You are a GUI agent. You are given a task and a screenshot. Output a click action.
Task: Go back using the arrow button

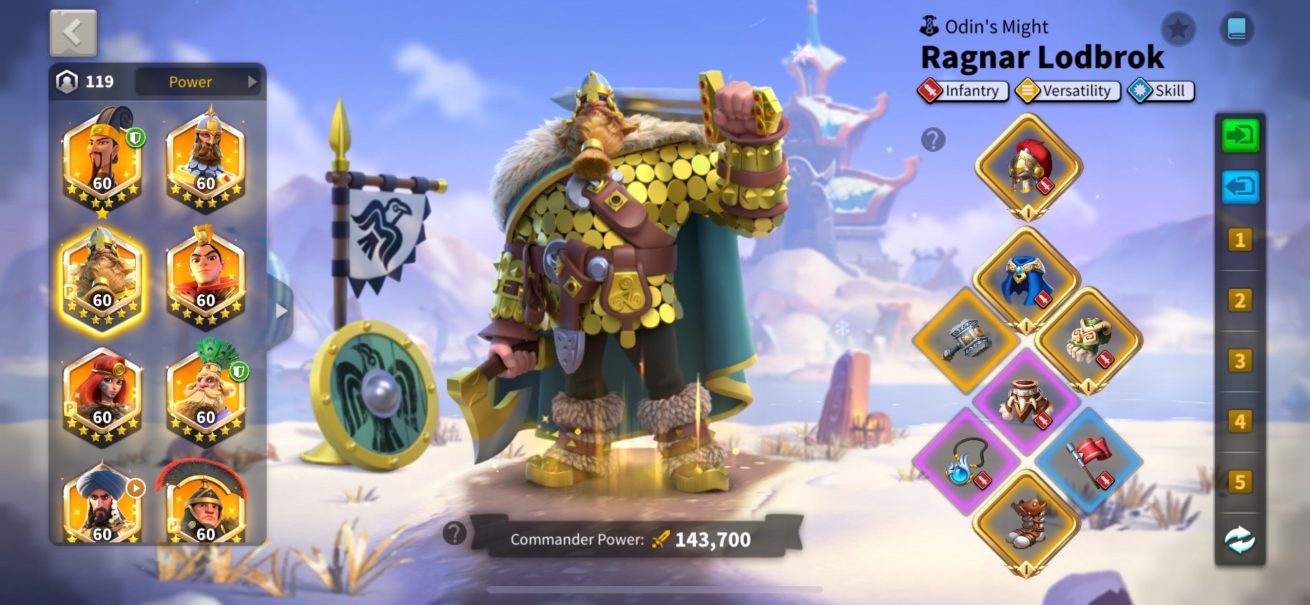tap(73, 33)
